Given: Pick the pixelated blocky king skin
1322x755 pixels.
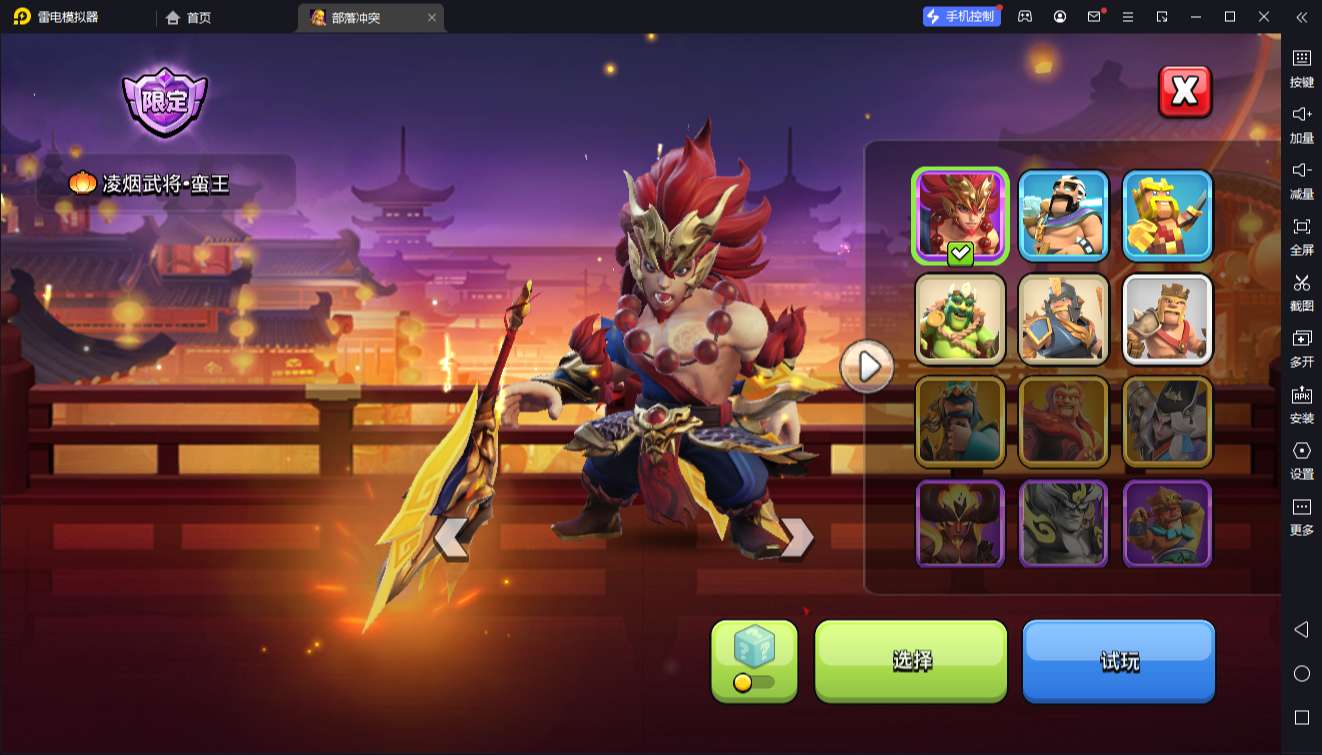Looking at the screenshot, I should 1167,215.
